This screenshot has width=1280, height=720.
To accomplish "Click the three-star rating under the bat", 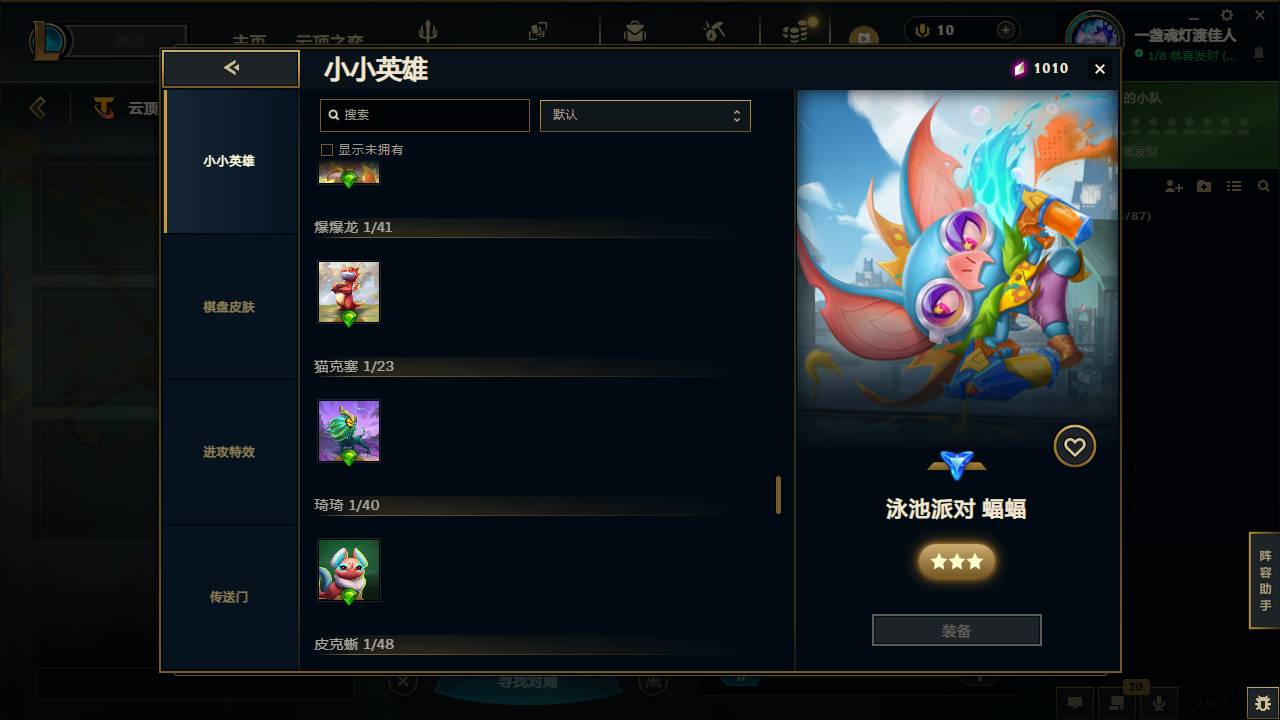I will click(x=956, y=561).
